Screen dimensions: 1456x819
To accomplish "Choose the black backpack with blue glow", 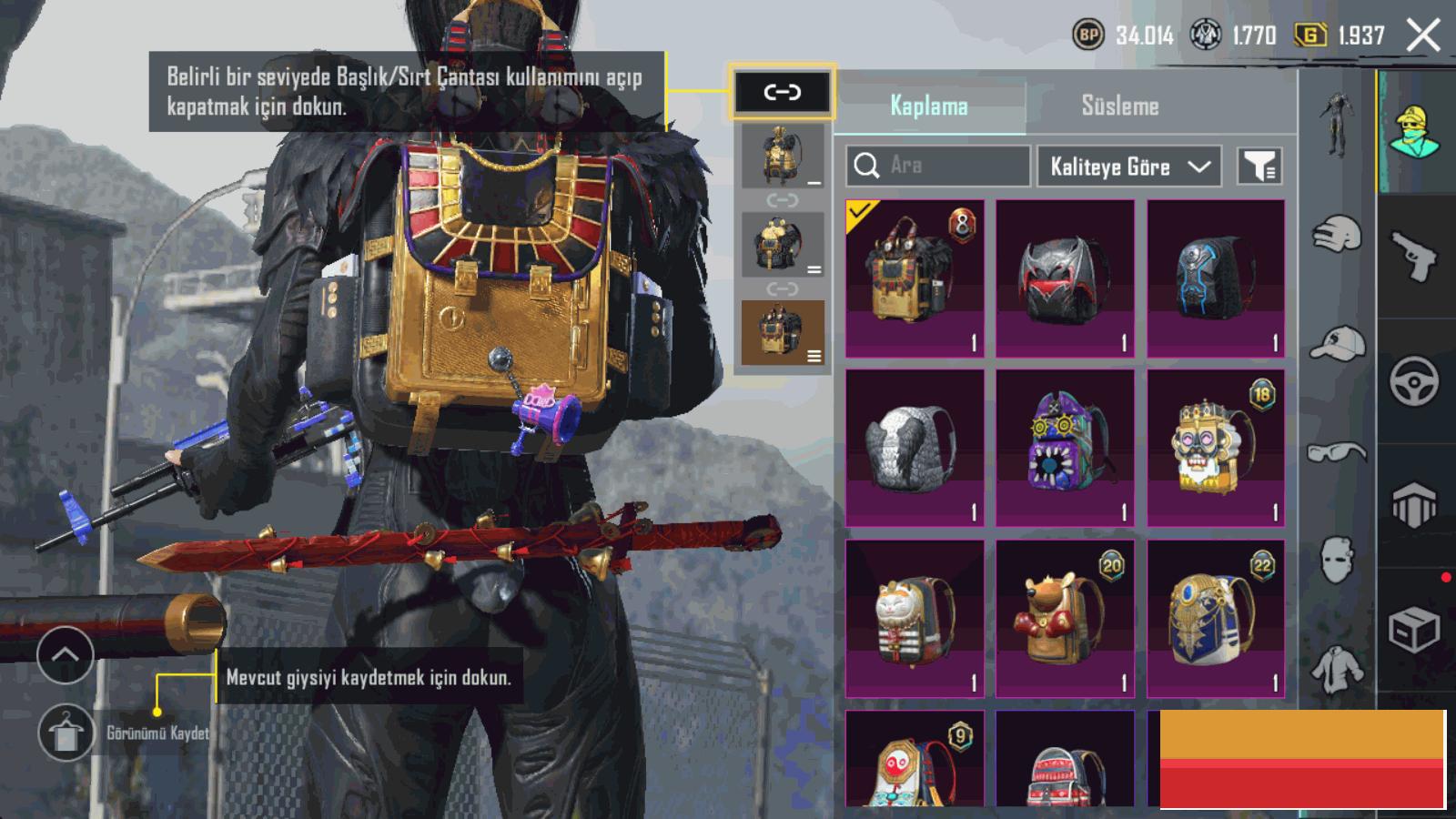I will pyautogui.click(x=1216, y=278).
